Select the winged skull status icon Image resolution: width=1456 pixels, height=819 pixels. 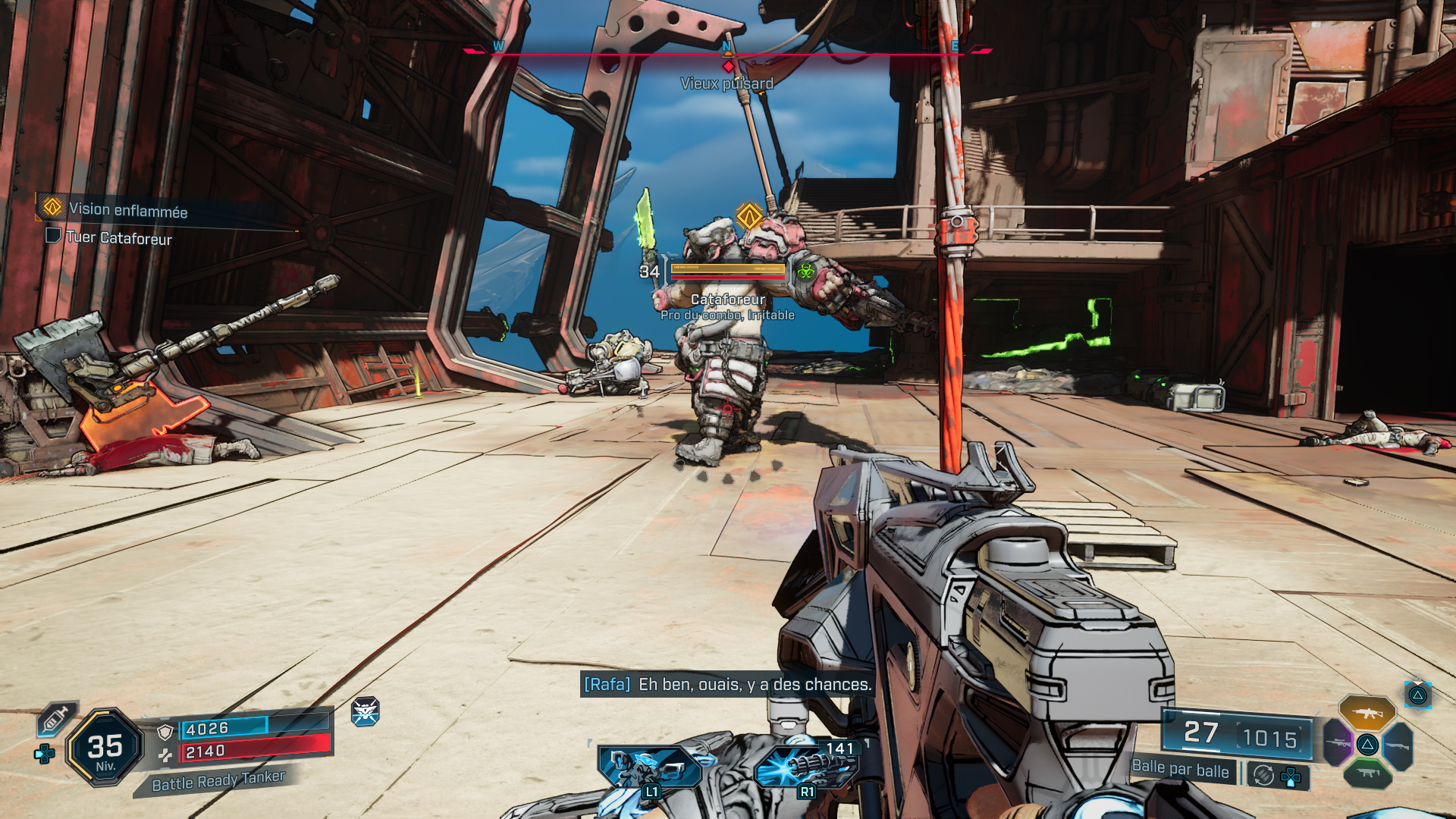[x=365, y=711]
